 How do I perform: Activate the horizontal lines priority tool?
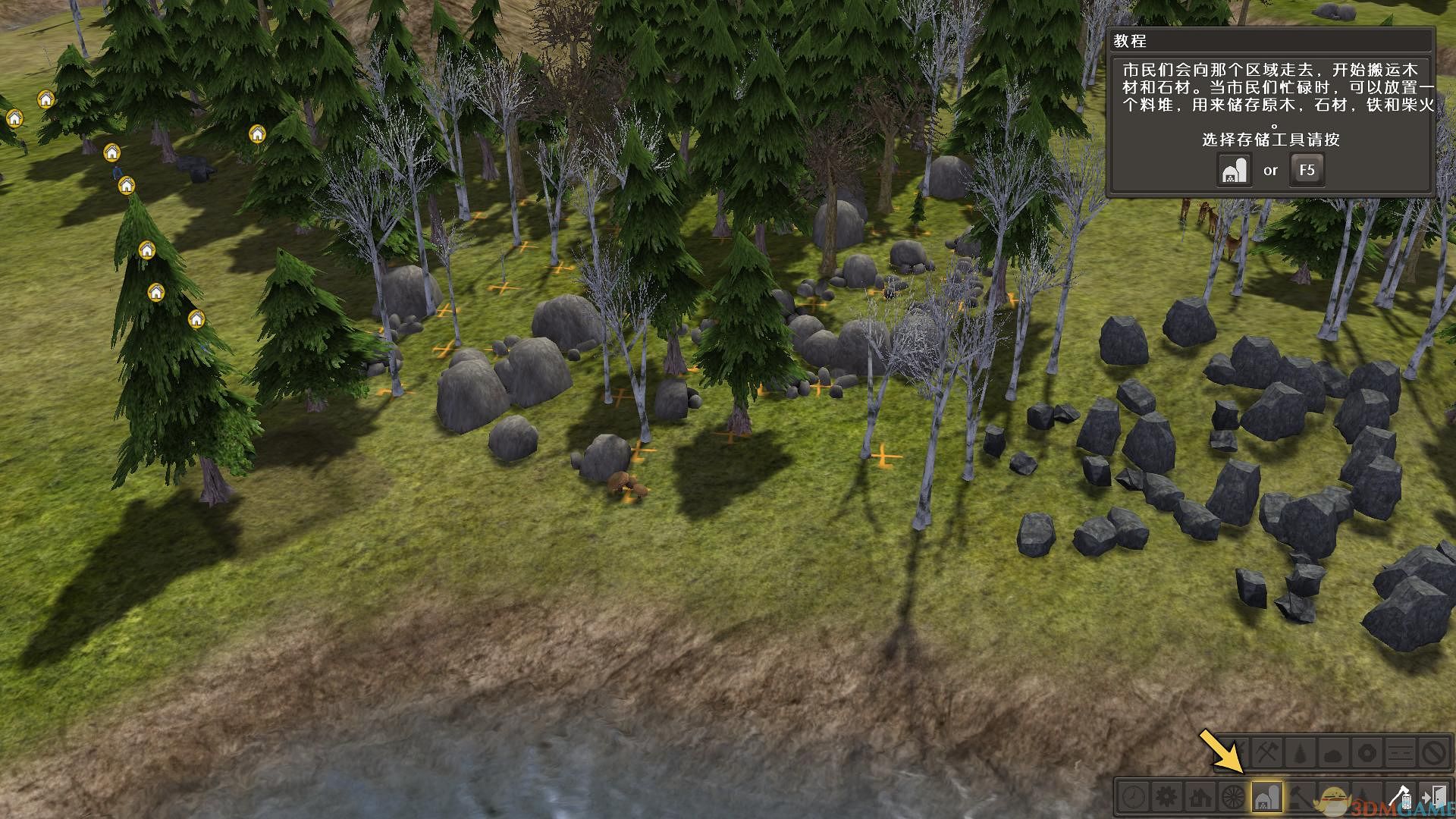click(1401, 754)
